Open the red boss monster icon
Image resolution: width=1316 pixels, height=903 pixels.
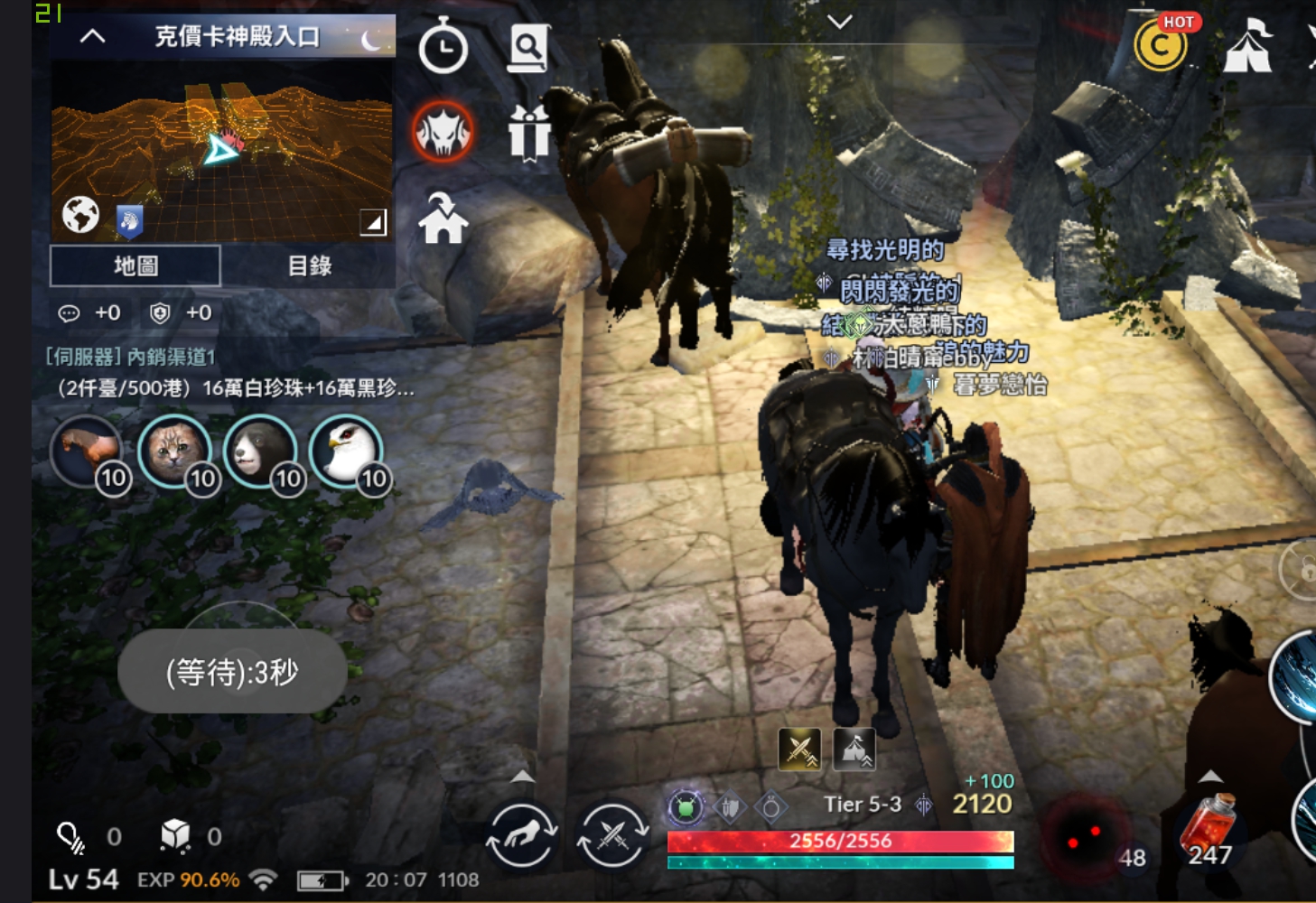pos(443,133)
